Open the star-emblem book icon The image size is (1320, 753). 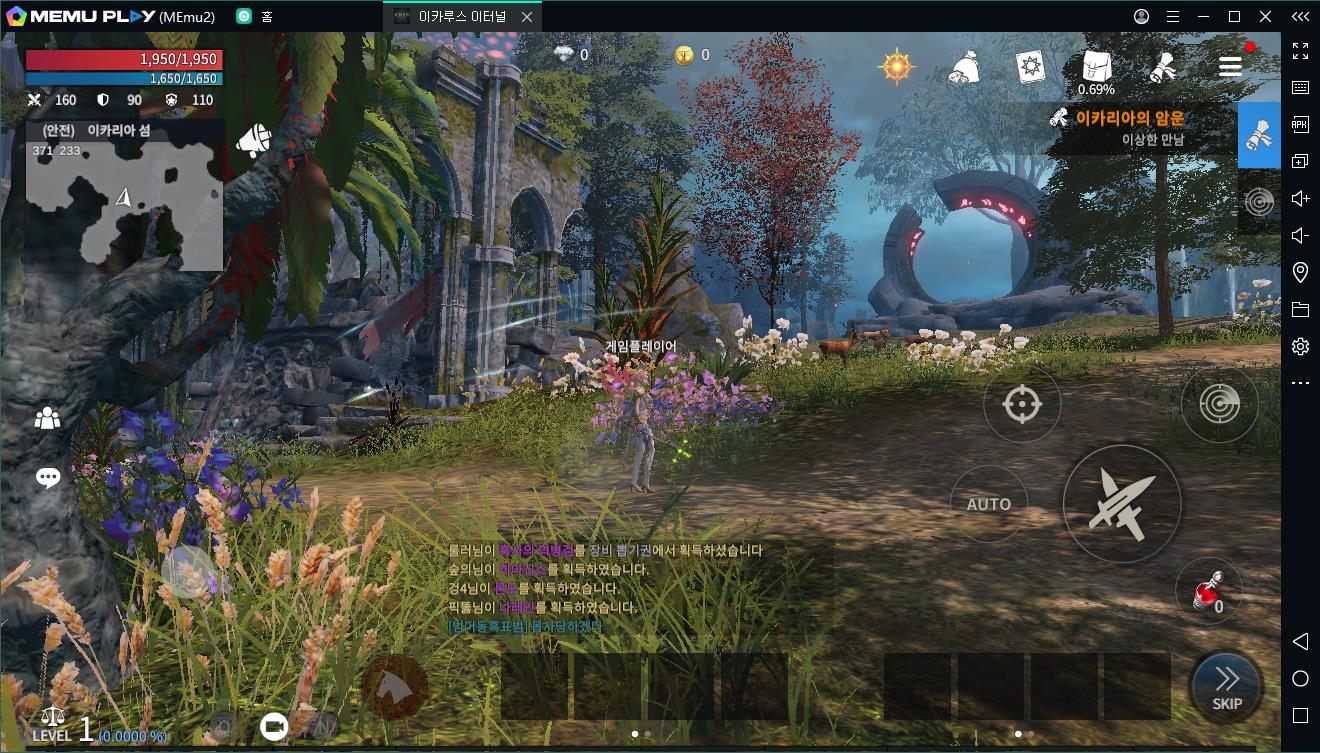(1030, 67)
